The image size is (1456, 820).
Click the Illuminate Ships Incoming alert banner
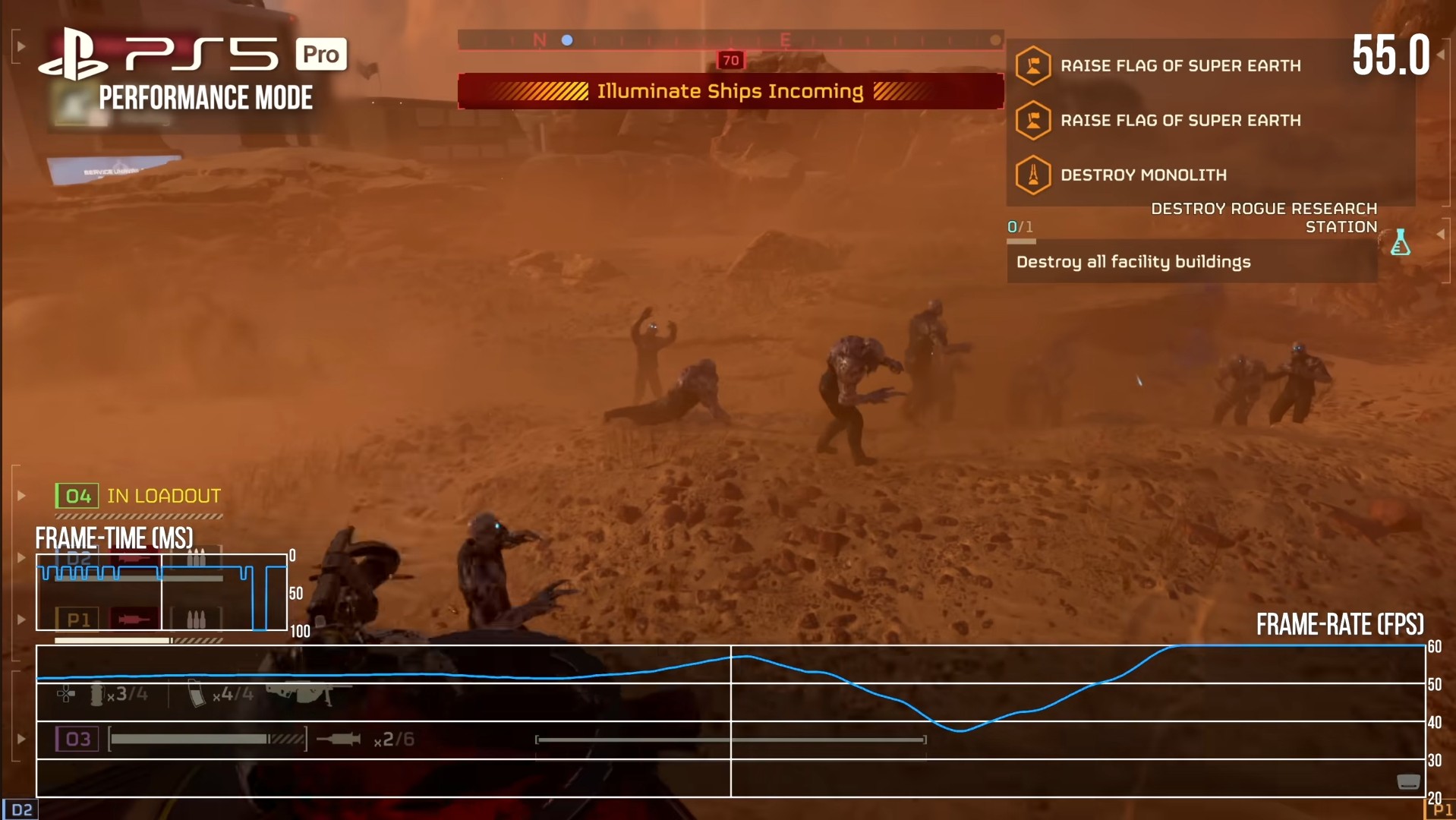730,92
